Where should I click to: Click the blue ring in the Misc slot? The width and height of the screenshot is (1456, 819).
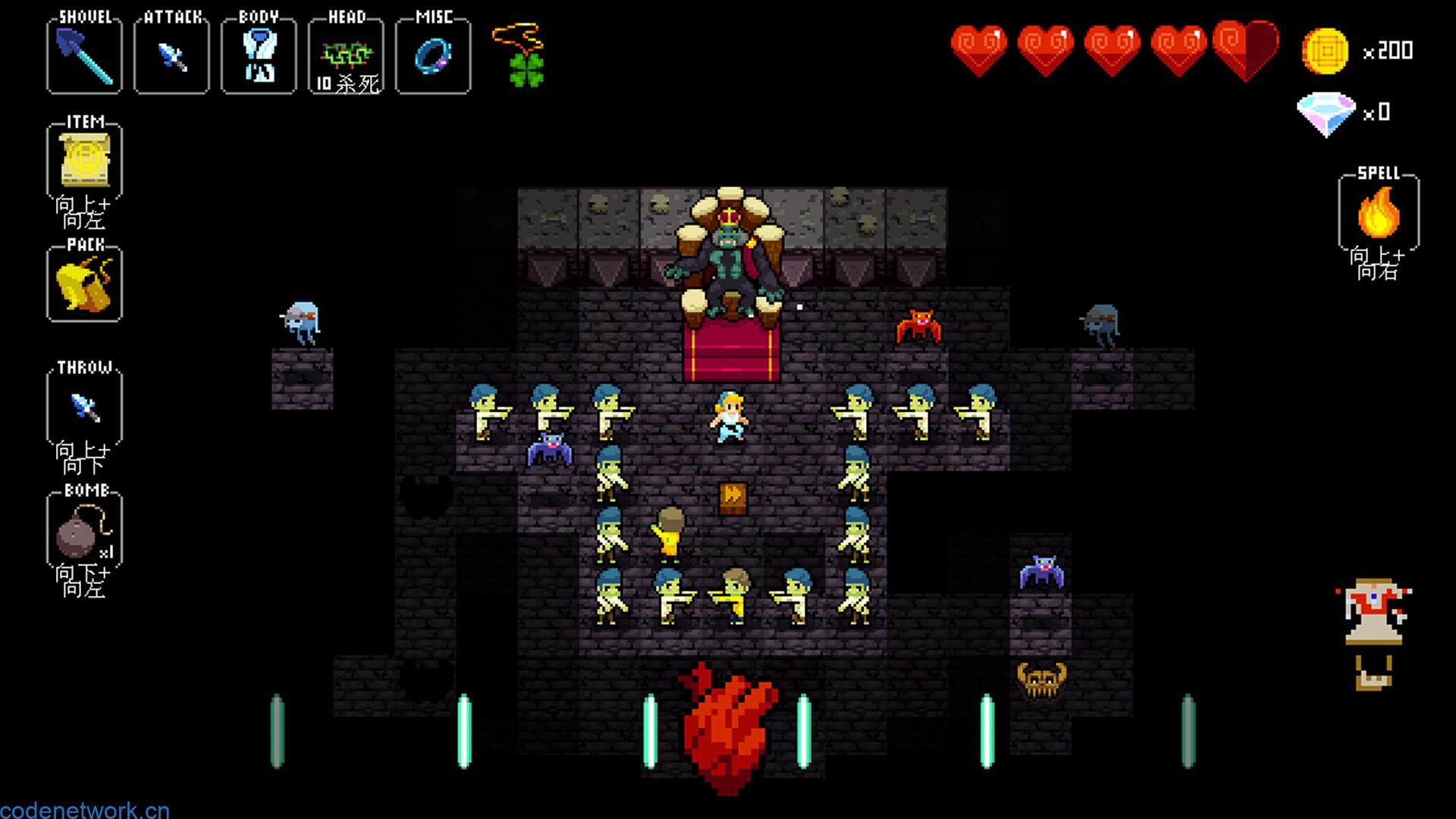click(x=432, y=55)
